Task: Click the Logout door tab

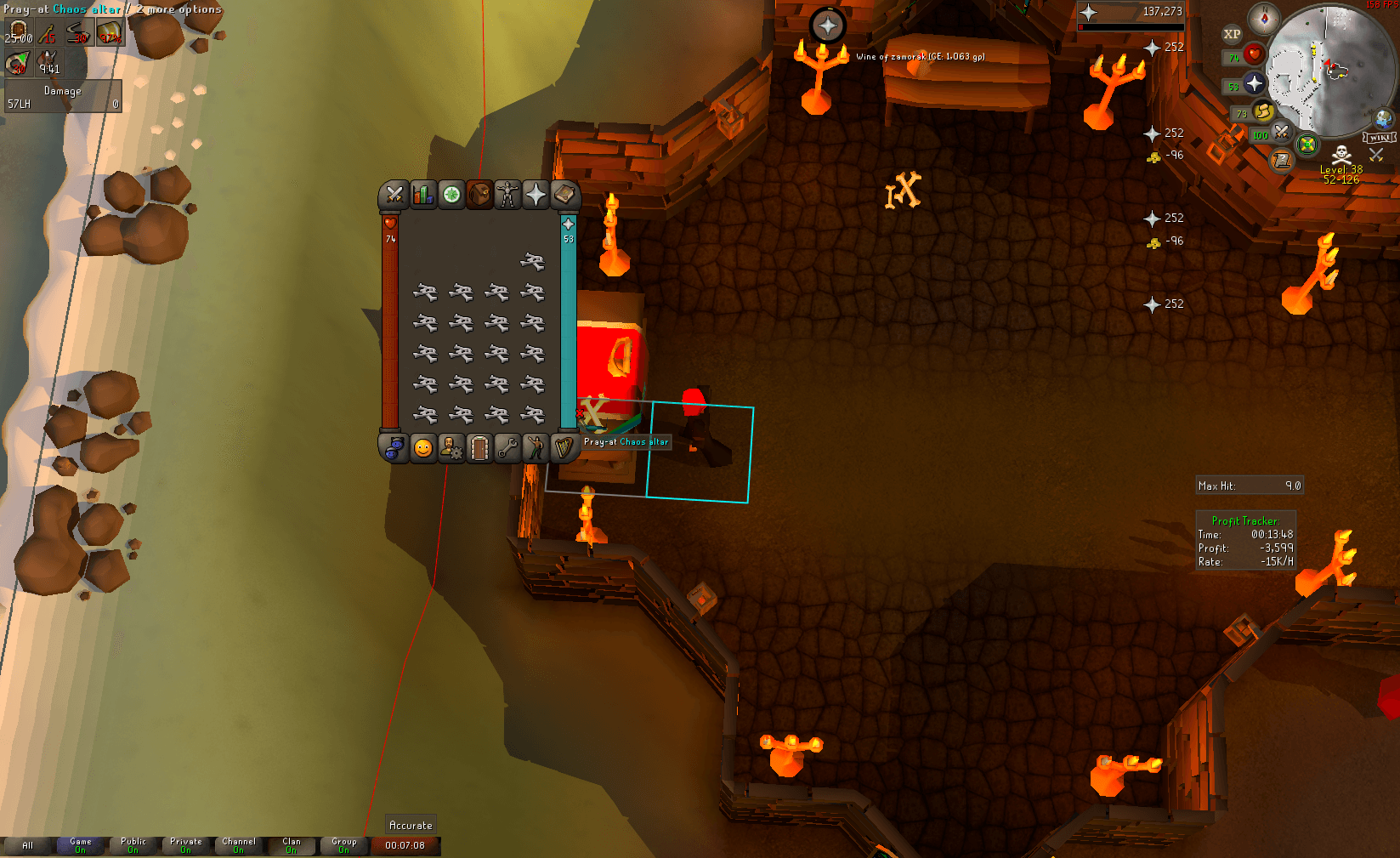Action: click(479, 449)
